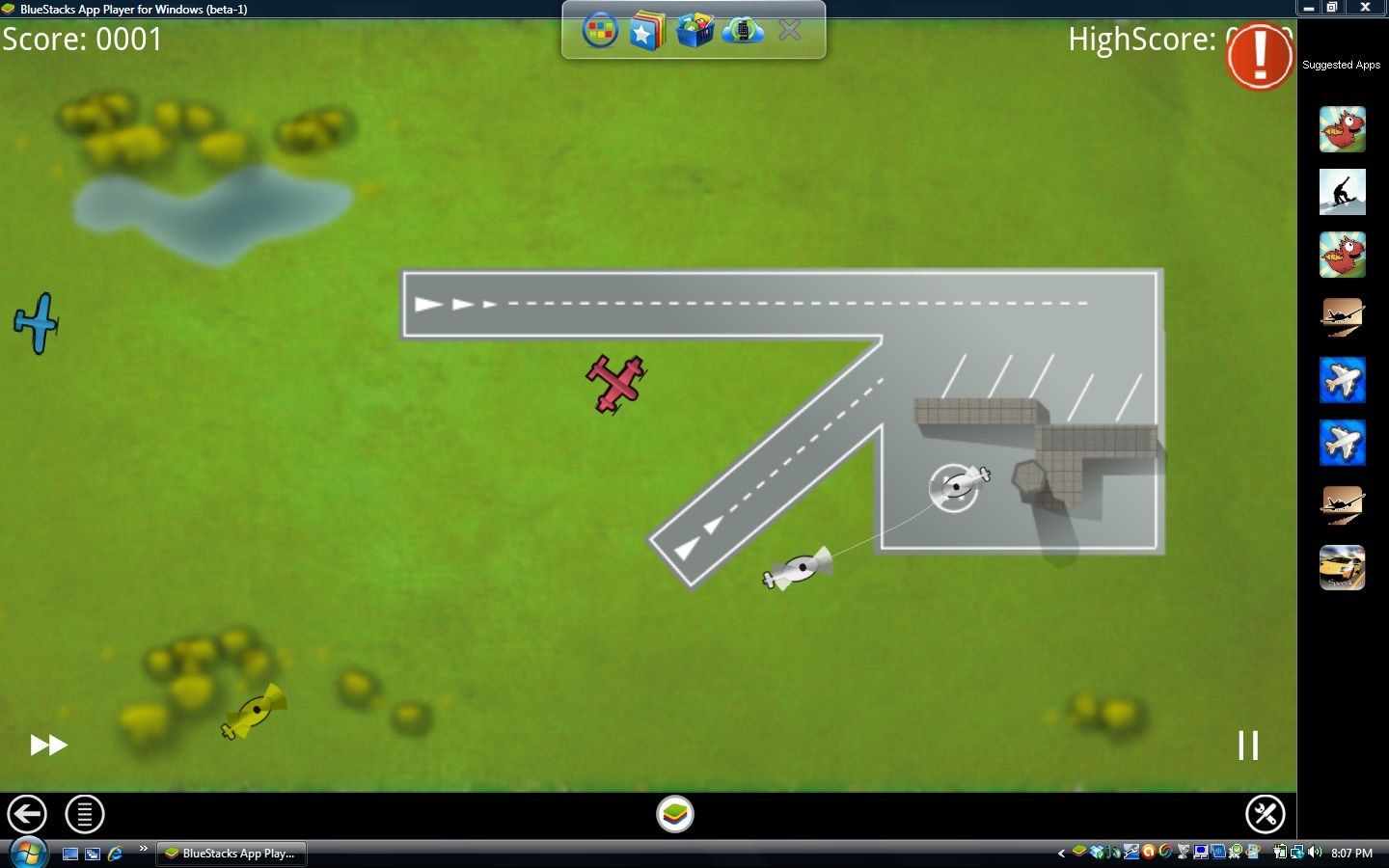Open the Cloud Connect phone sync icon
This screenshot has height=868, width=1389.
743,30
